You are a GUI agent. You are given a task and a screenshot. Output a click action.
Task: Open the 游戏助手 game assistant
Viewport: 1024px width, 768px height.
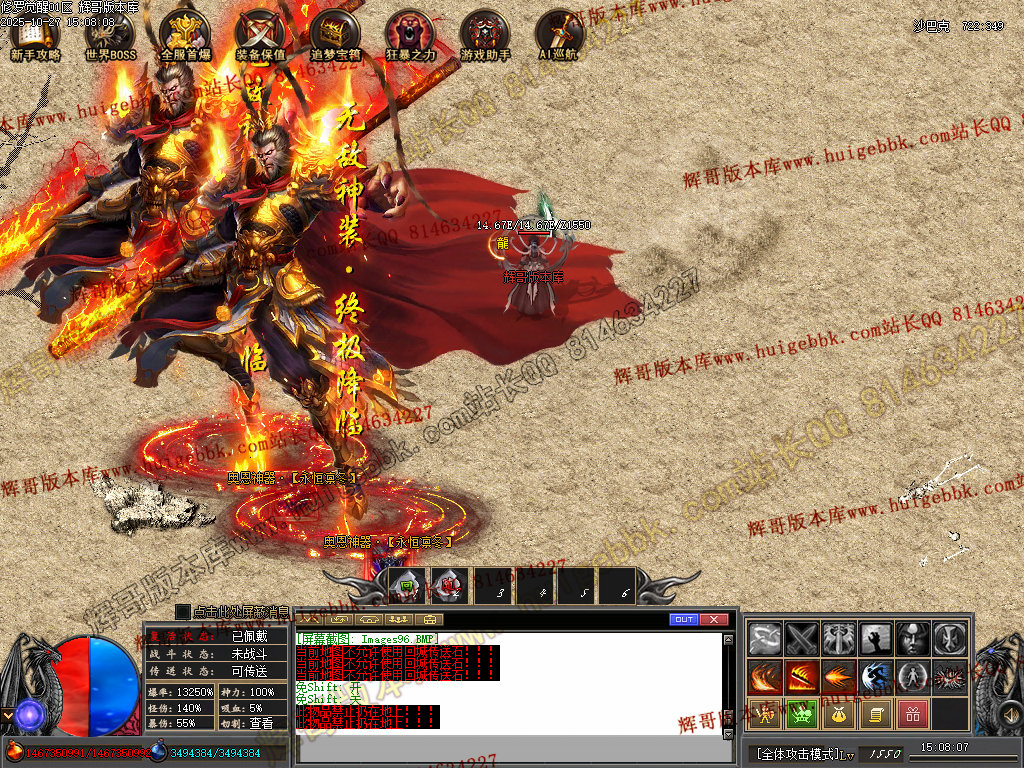(485, 37)
